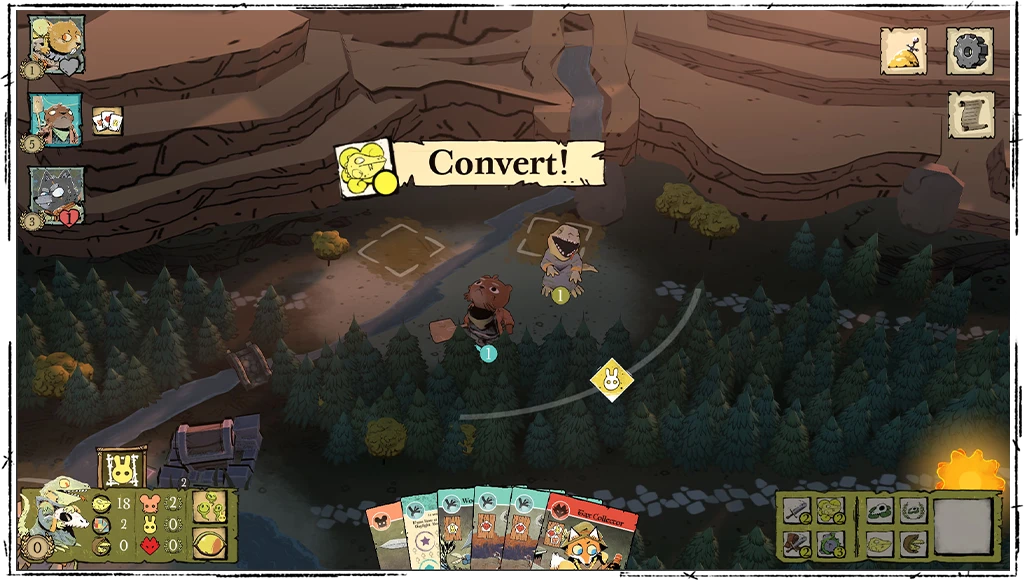Open the yellow lizard eye button
The image size is (1024, 580).
209,543
